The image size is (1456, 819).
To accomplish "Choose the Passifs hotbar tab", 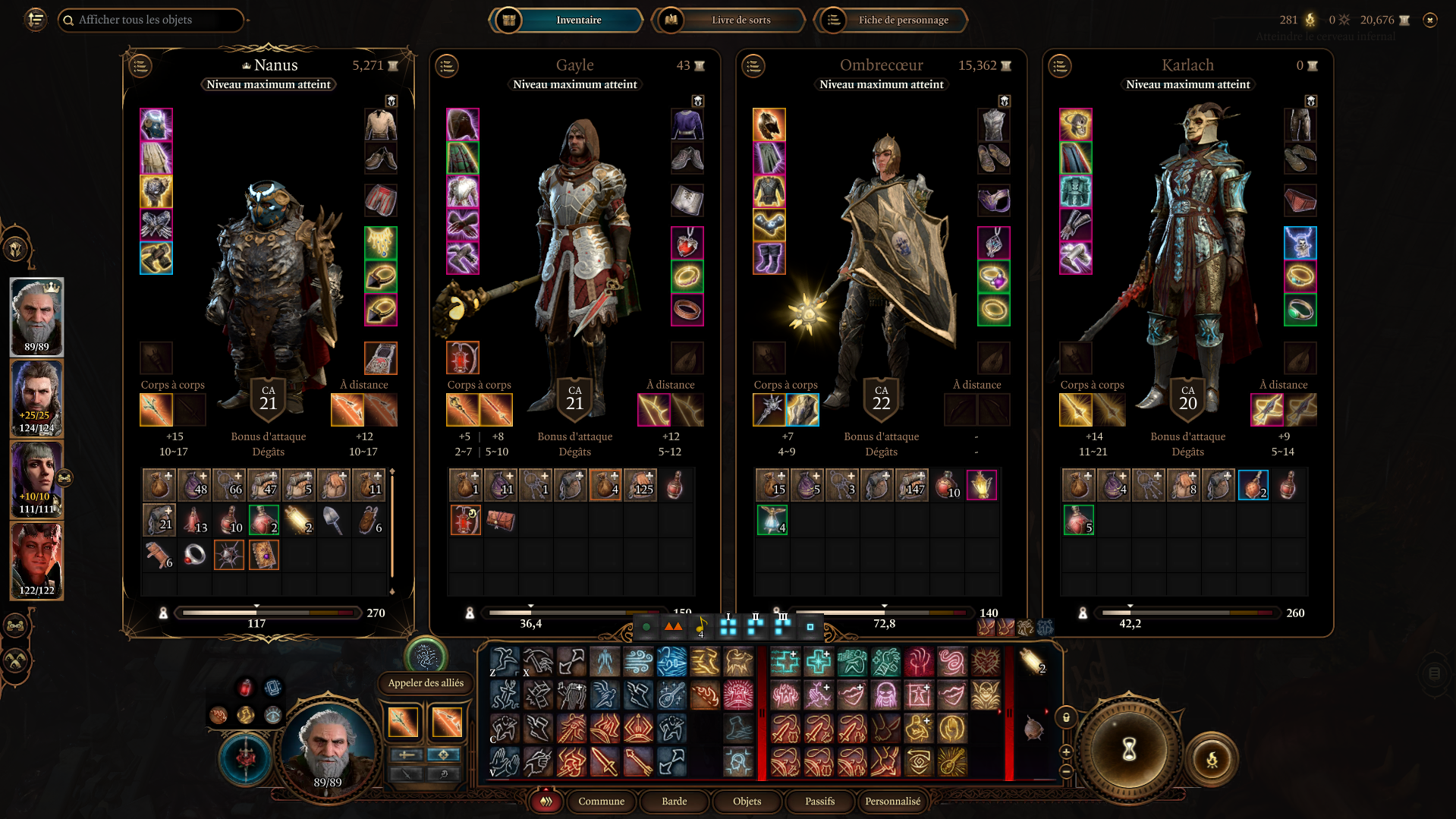I will pyautogui.click(x=819, y=801).
